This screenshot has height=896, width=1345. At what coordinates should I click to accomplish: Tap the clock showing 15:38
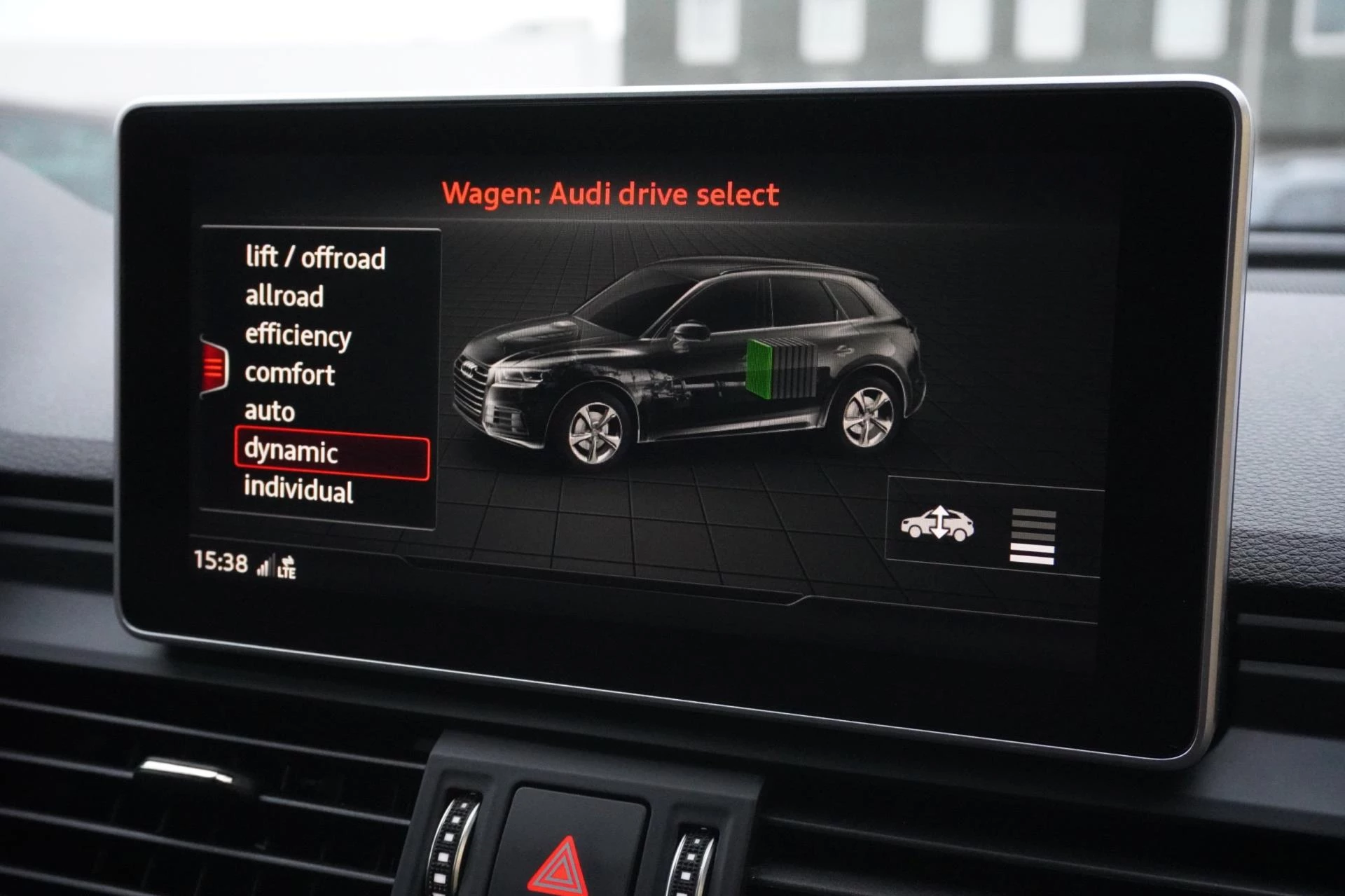[x=219, y=560]
